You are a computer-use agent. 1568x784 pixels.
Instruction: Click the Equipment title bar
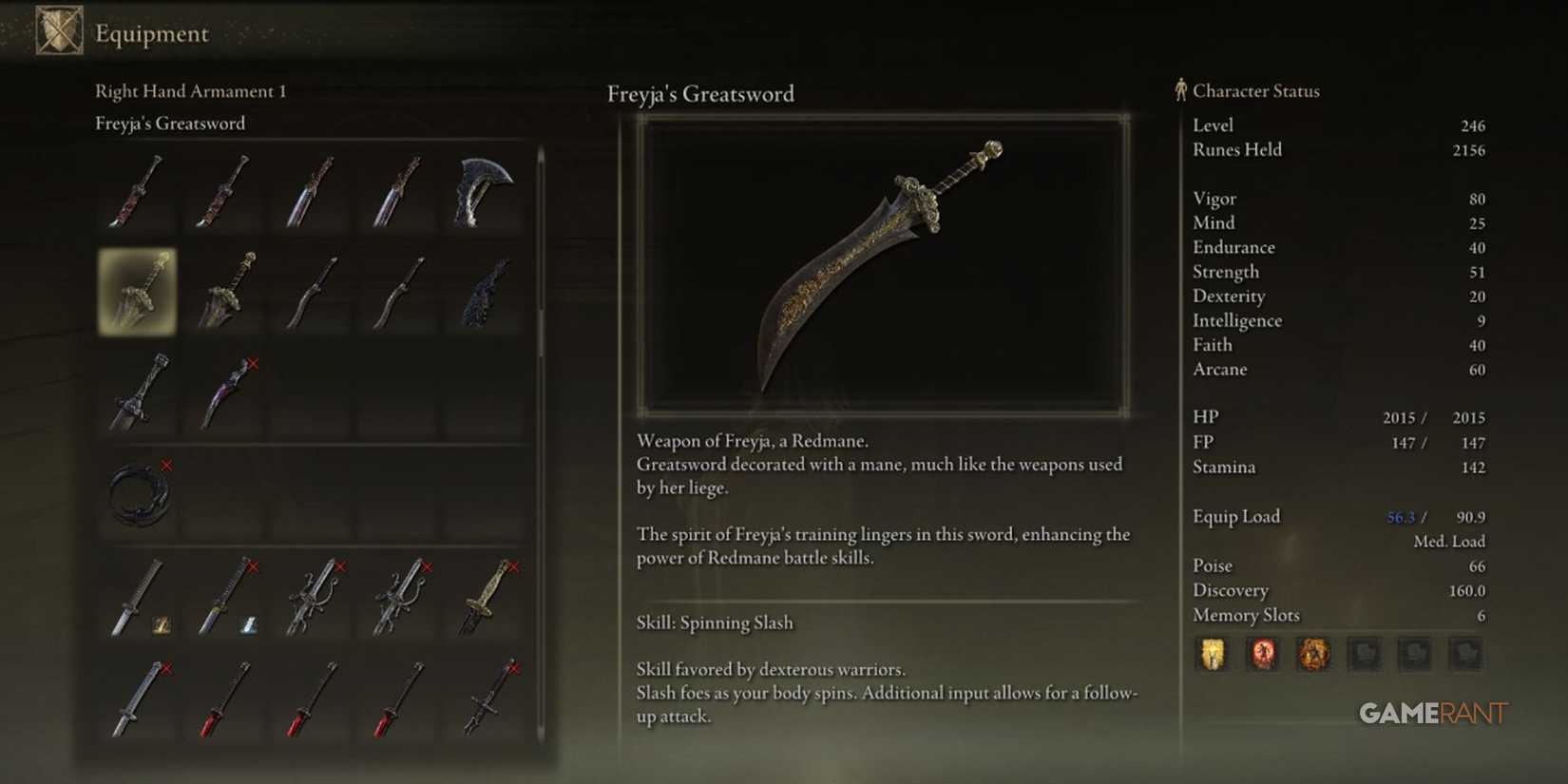pyautogui.click(x=150, y=33)
